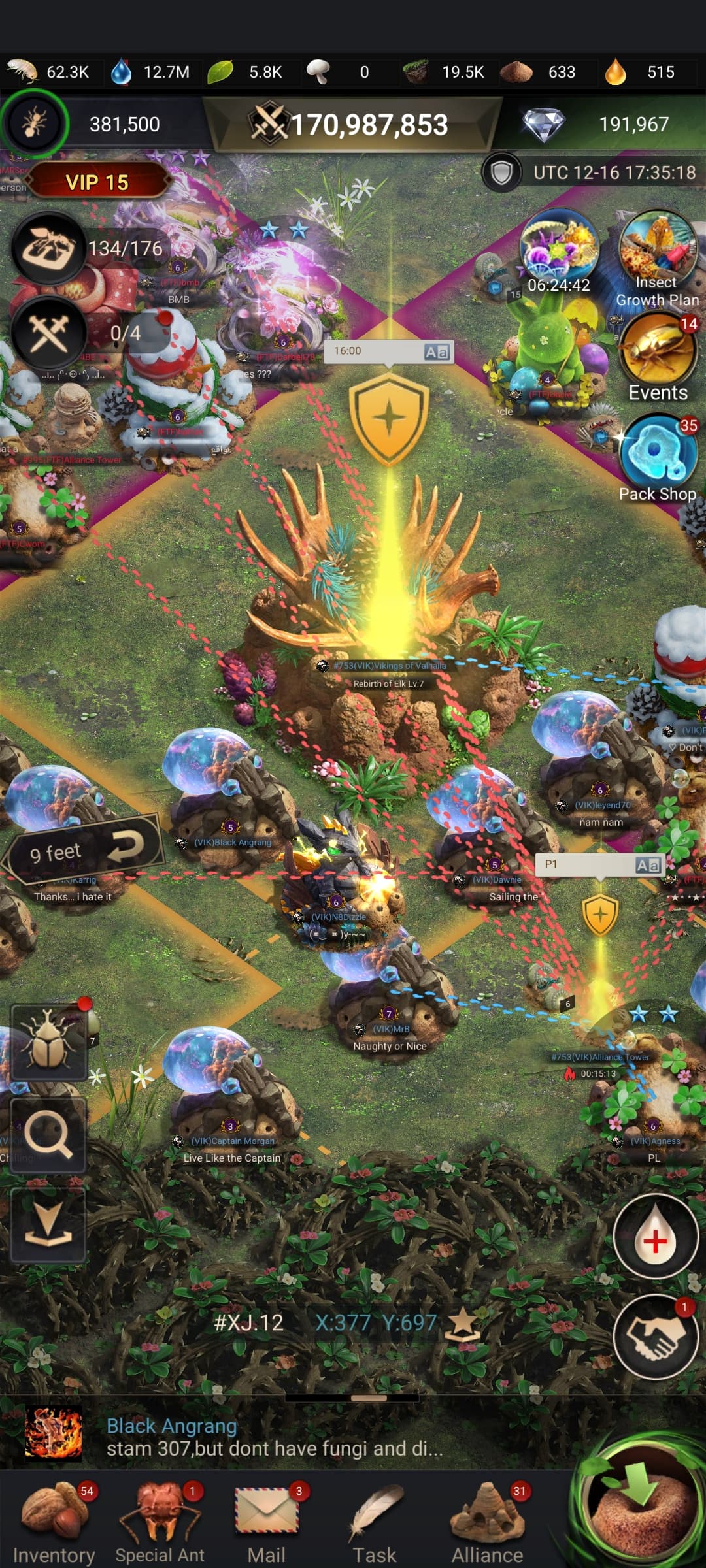Open the Task feather menu
The image size is (706, 1568).
(375, 1521)
